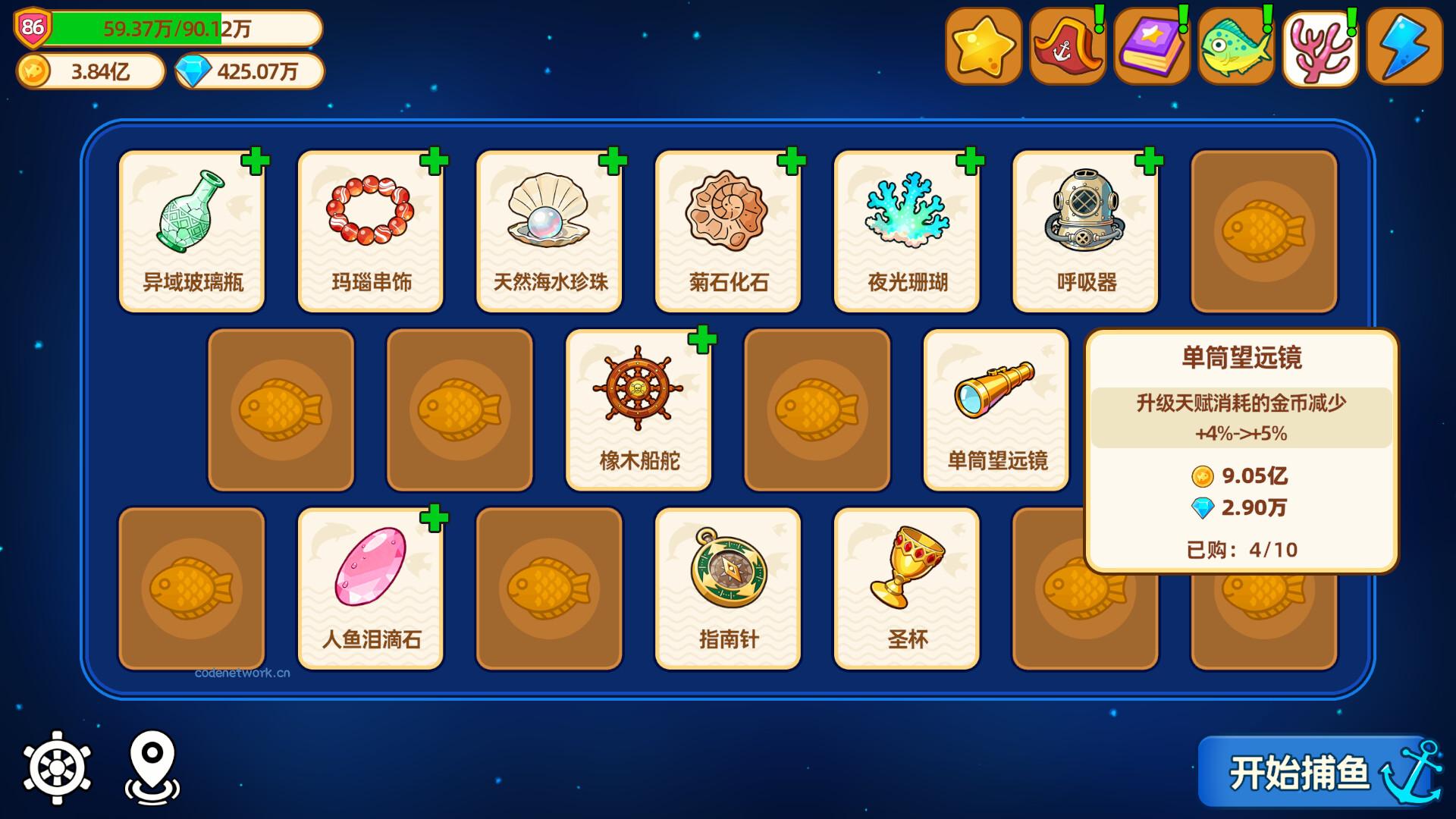Expand the 橡木船舵 upgrade option

[x=703, y=340]
